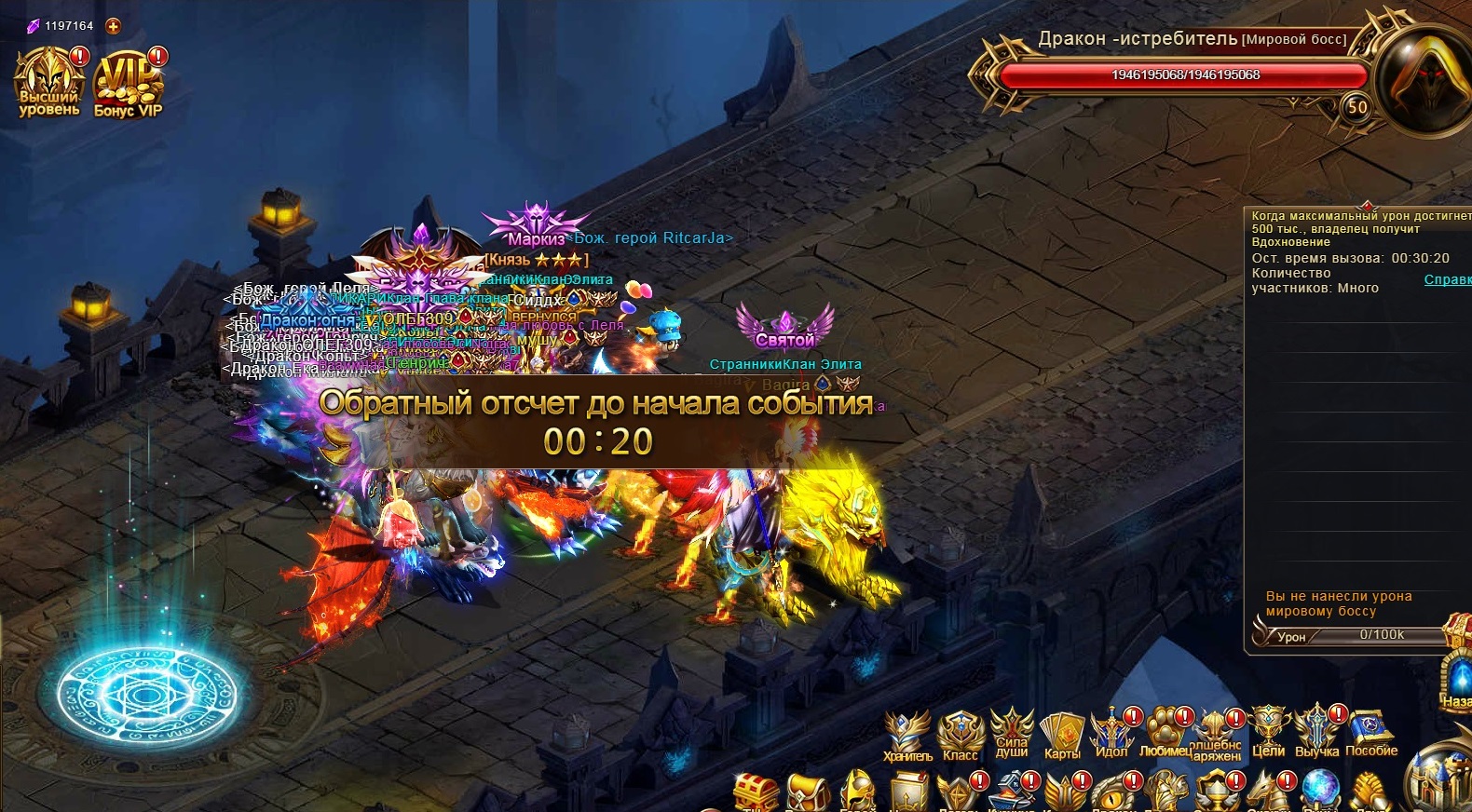Viewport: 1472px width, 812px height.
Task: Open the Бонус VIP rewards
Action: coord(128,82)
